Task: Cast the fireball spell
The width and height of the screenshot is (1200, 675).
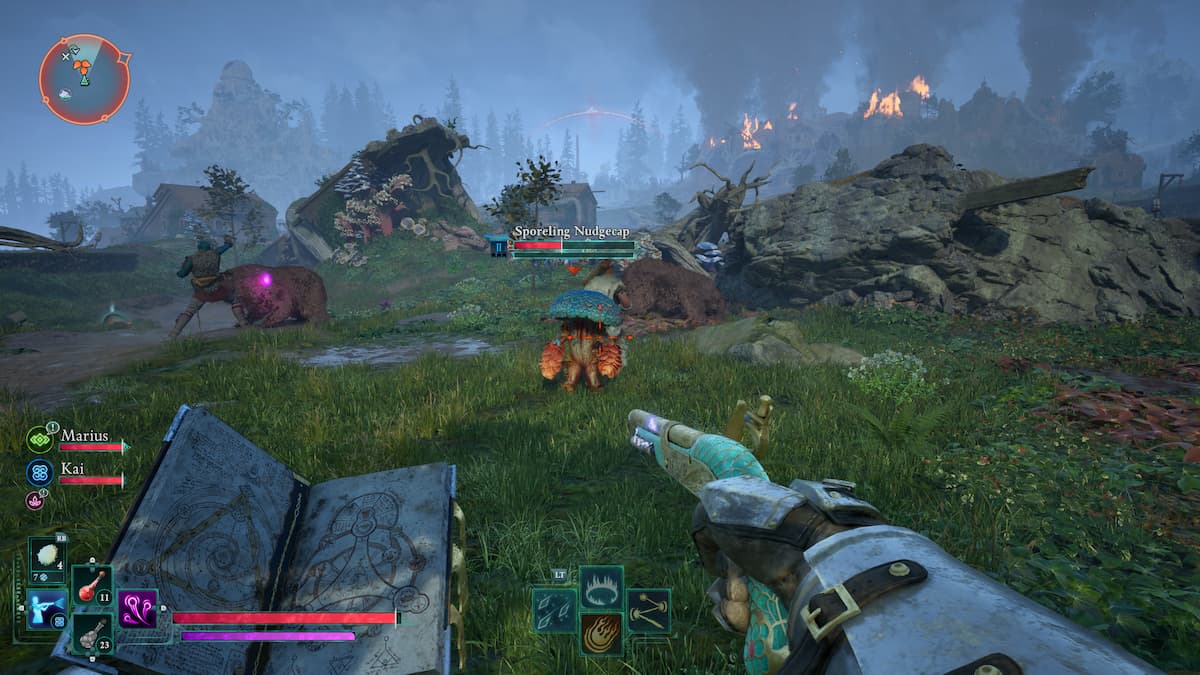Action: point(601,633)
